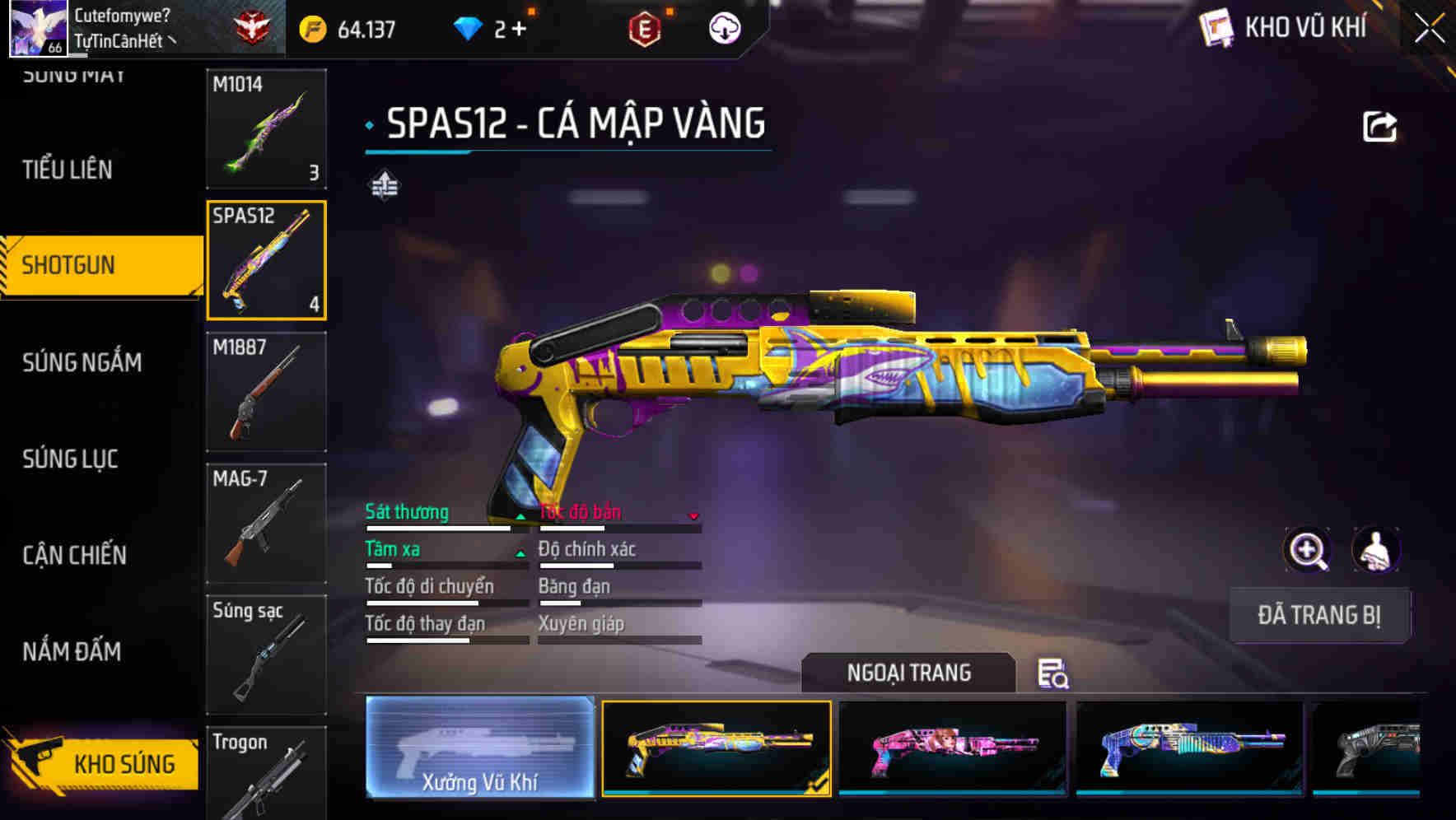Choose the Cận Chiến category
The height and width of the screenshot is (820, 1456).
[x=75, y=555]
